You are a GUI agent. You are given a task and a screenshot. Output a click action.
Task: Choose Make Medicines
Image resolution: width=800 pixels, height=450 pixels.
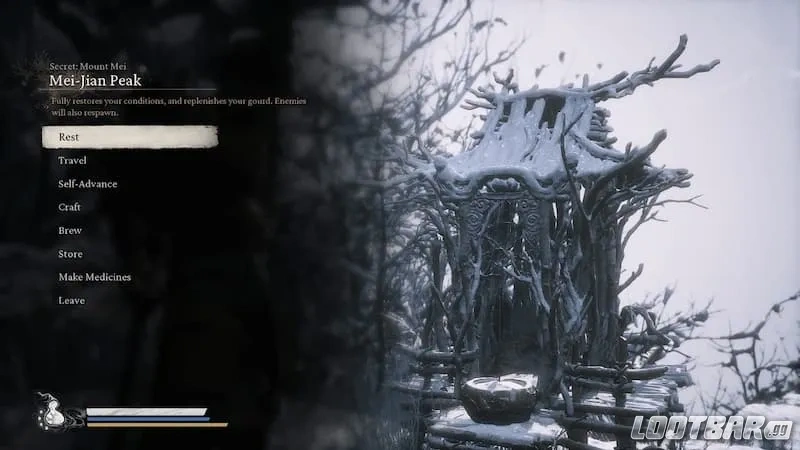pyautogui.click(x=94, y=277)
